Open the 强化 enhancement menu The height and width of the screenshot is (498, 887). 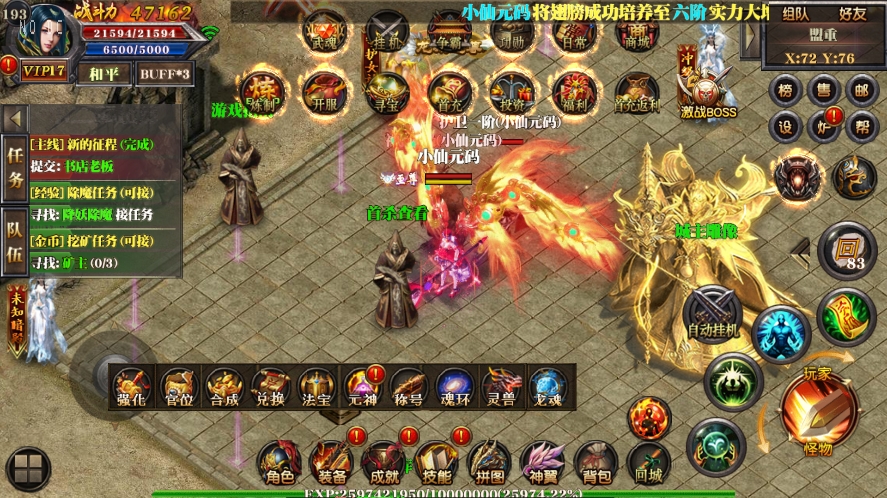[132, 387]
